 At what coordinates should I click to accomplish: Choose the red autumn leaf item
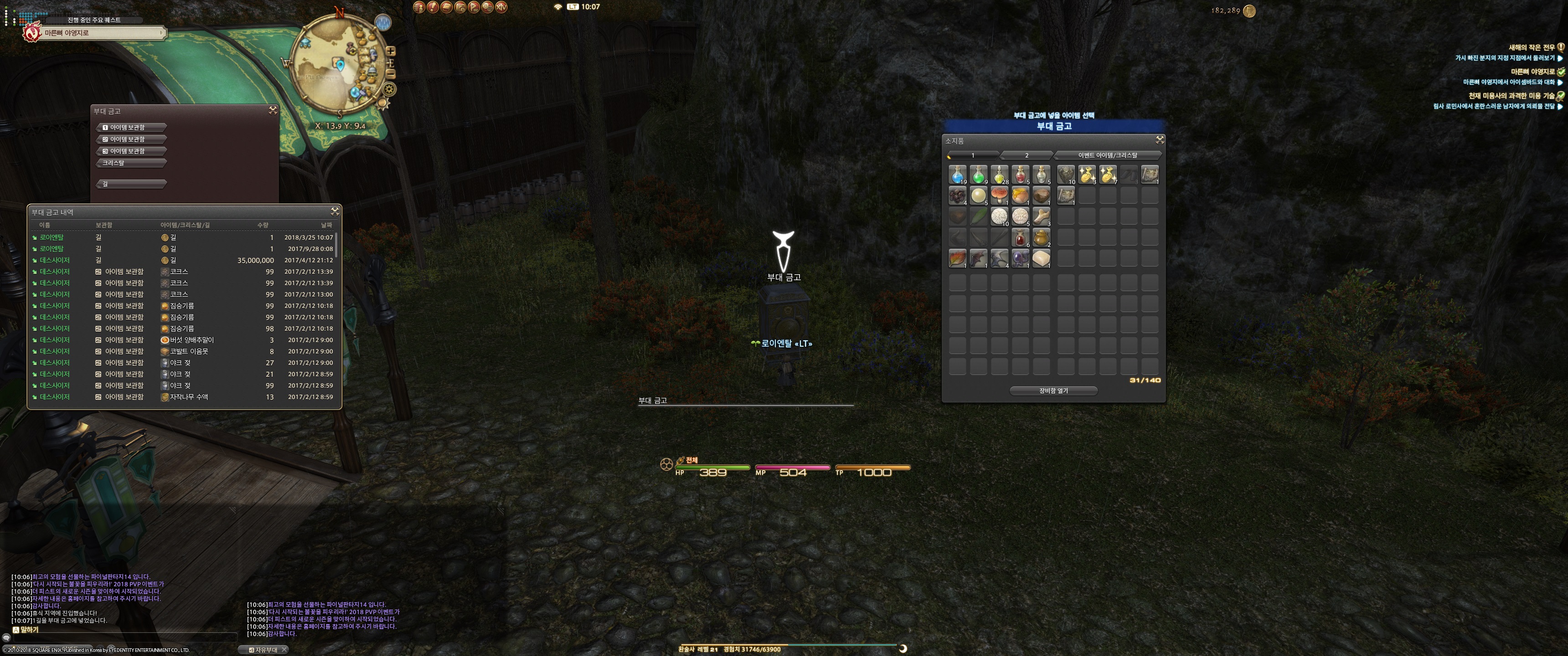click(958, 258)
